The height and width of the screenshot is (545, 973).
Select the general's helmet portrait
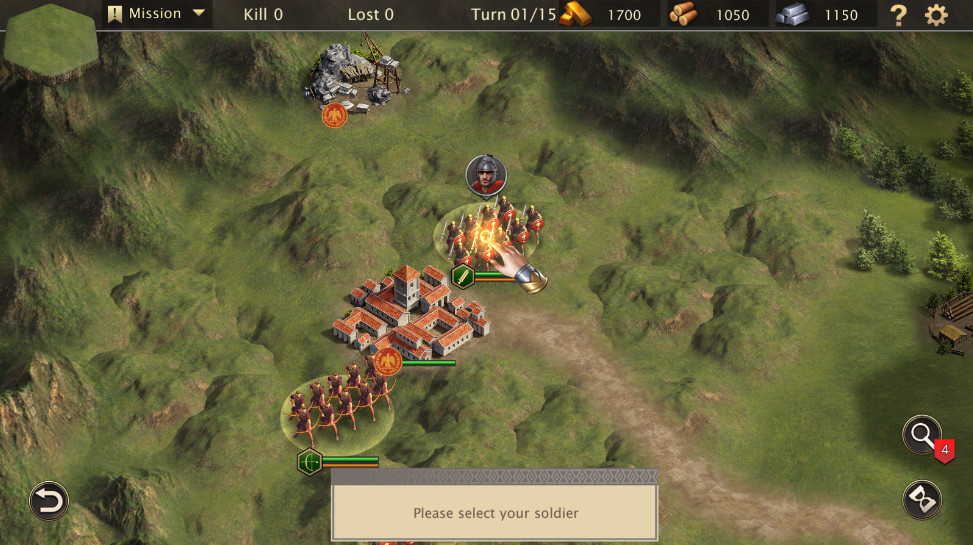[x=486, y=176]
